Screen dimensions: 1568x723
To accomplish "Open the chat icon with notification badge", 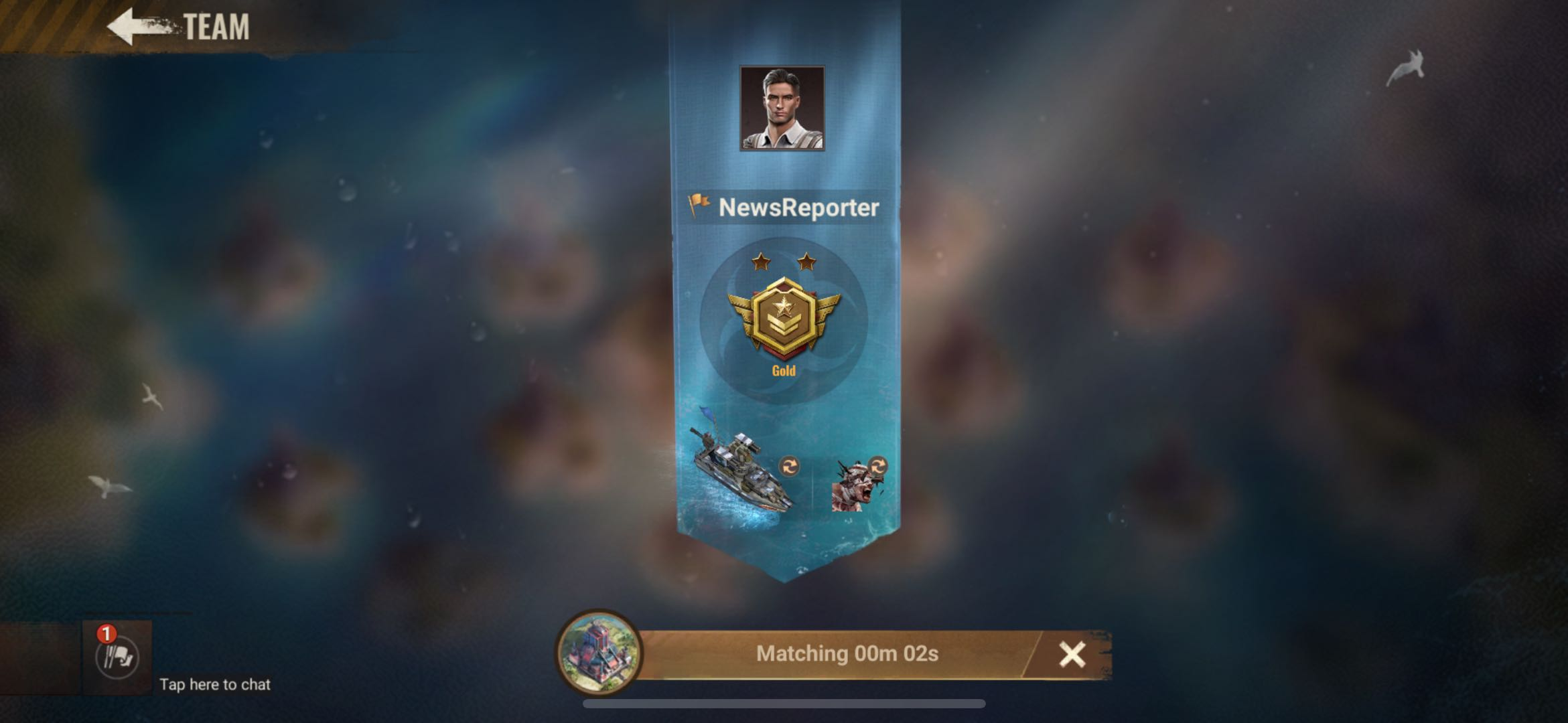I will (117, 657).
